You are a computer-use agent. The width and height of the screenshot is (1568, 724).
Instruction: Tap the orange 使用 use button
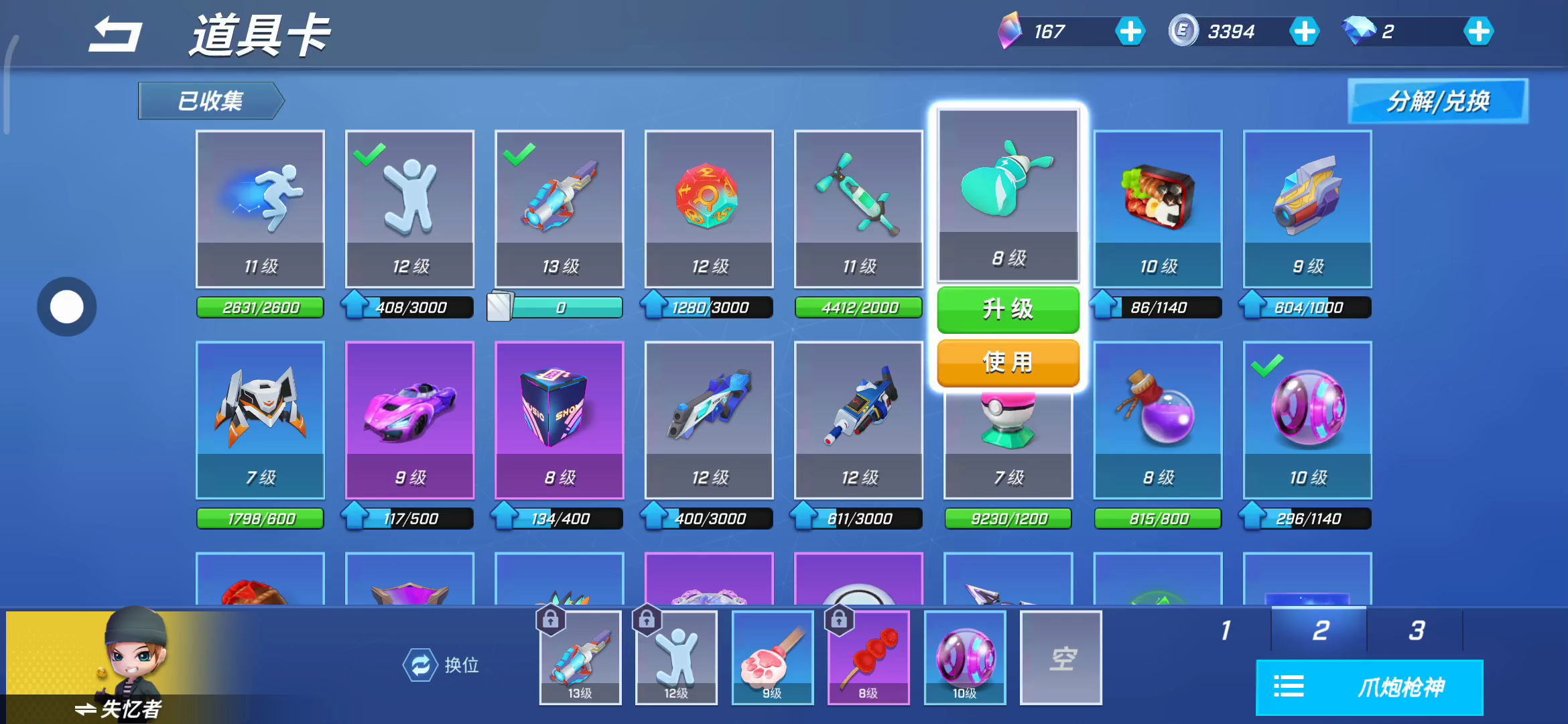coord(1008,363)
